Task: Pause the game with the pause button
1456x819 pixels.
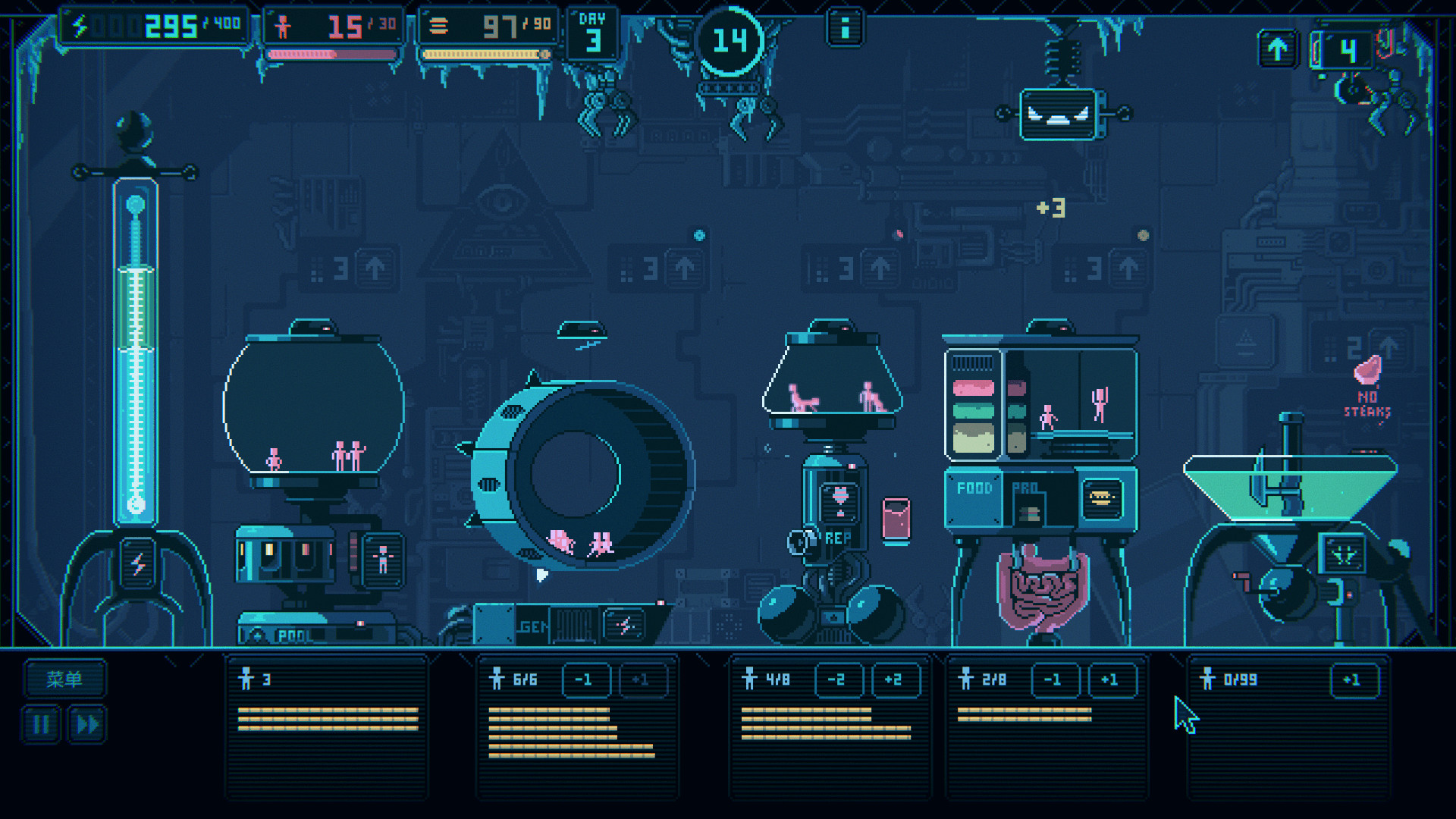Action: tap(42, 723)
